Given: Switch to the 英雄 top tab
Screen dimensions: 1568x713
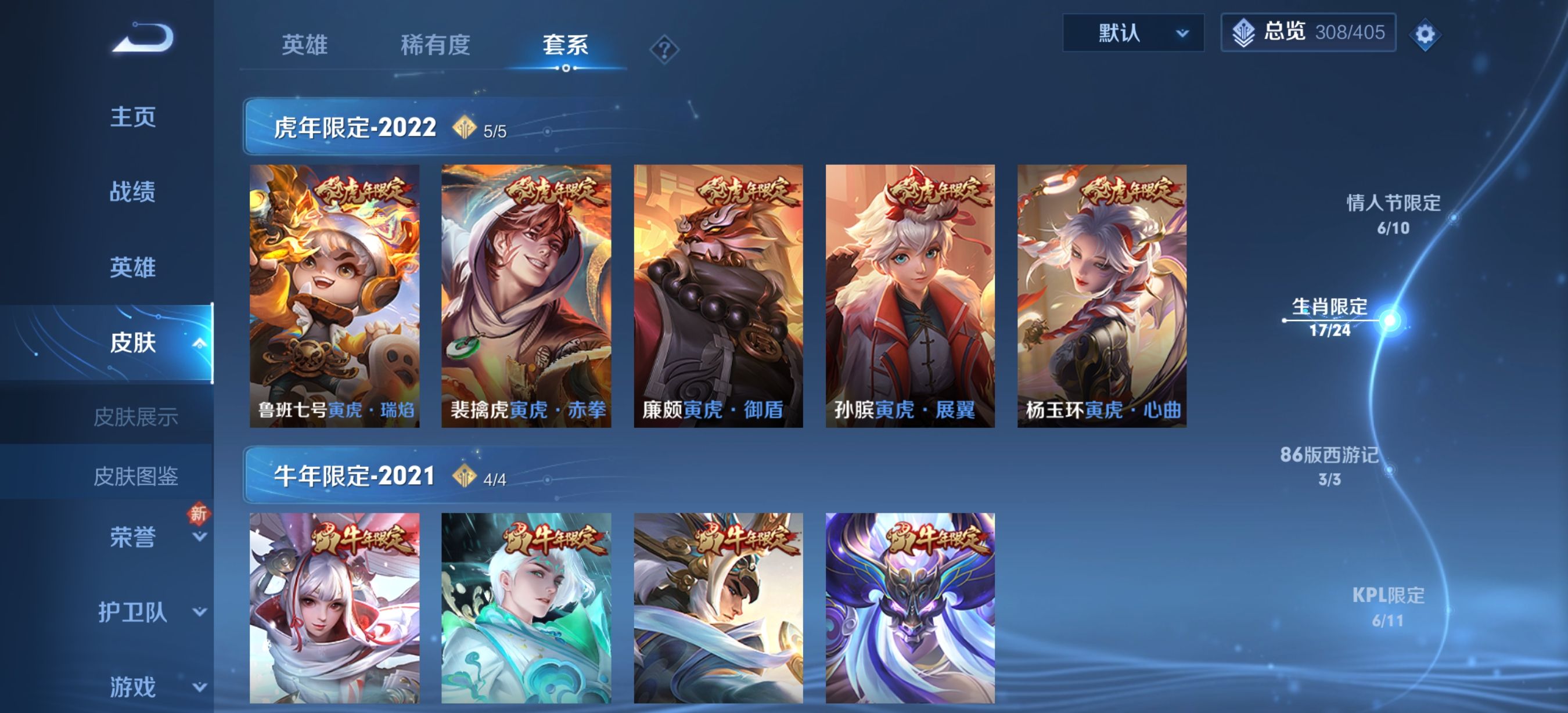Looking at the screenshot, I should [x=304, y=45].
